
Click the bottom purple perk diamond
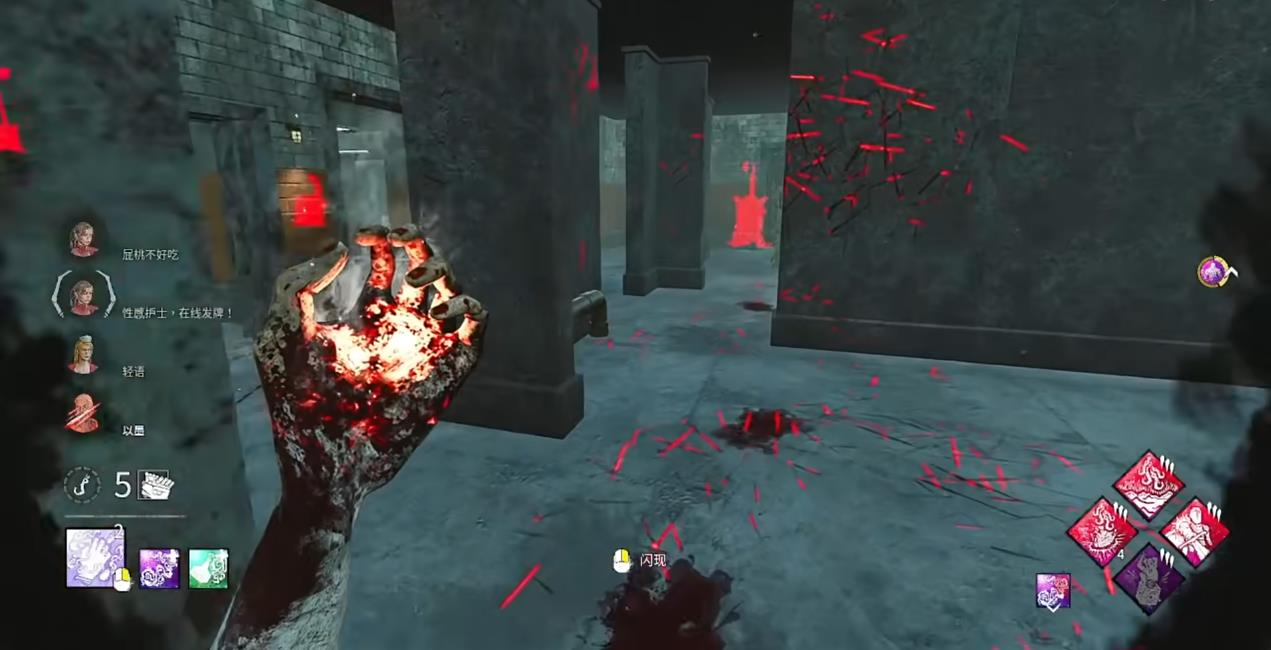(1149, 578)
